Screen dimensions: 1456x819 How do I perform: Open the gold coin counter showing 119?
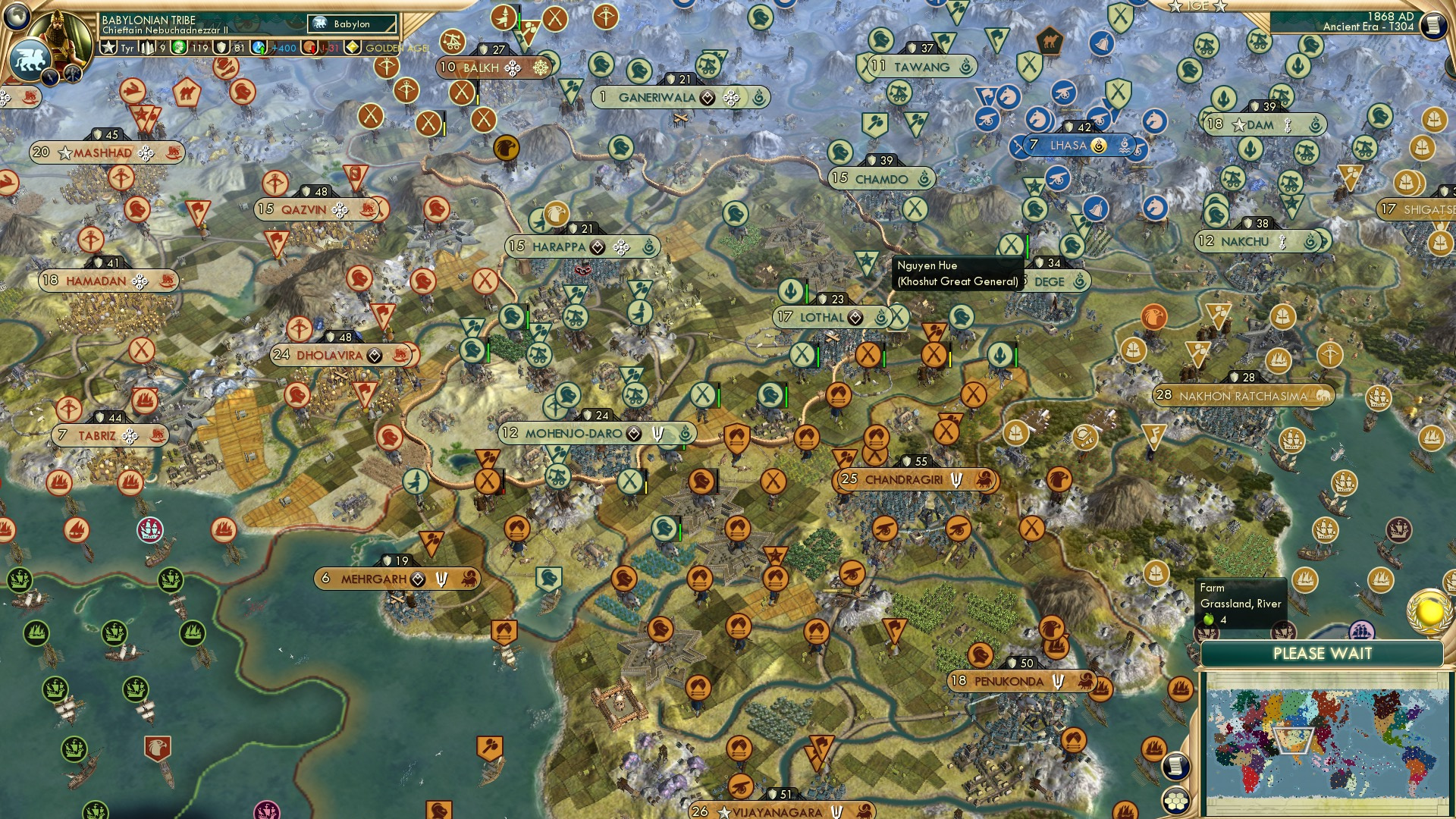click(x=180, y=47)
